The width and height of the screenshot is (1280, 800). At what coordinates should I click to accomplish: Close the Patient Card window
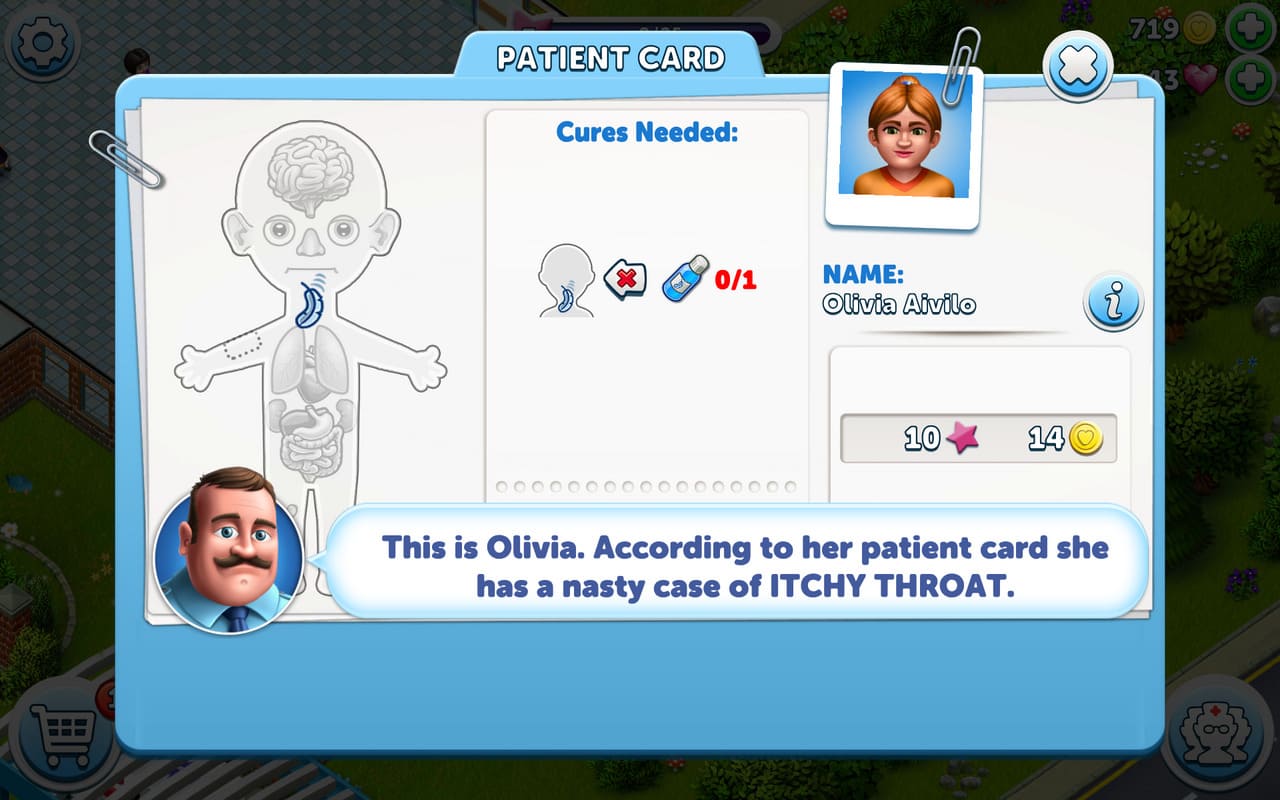(1077, 67)
